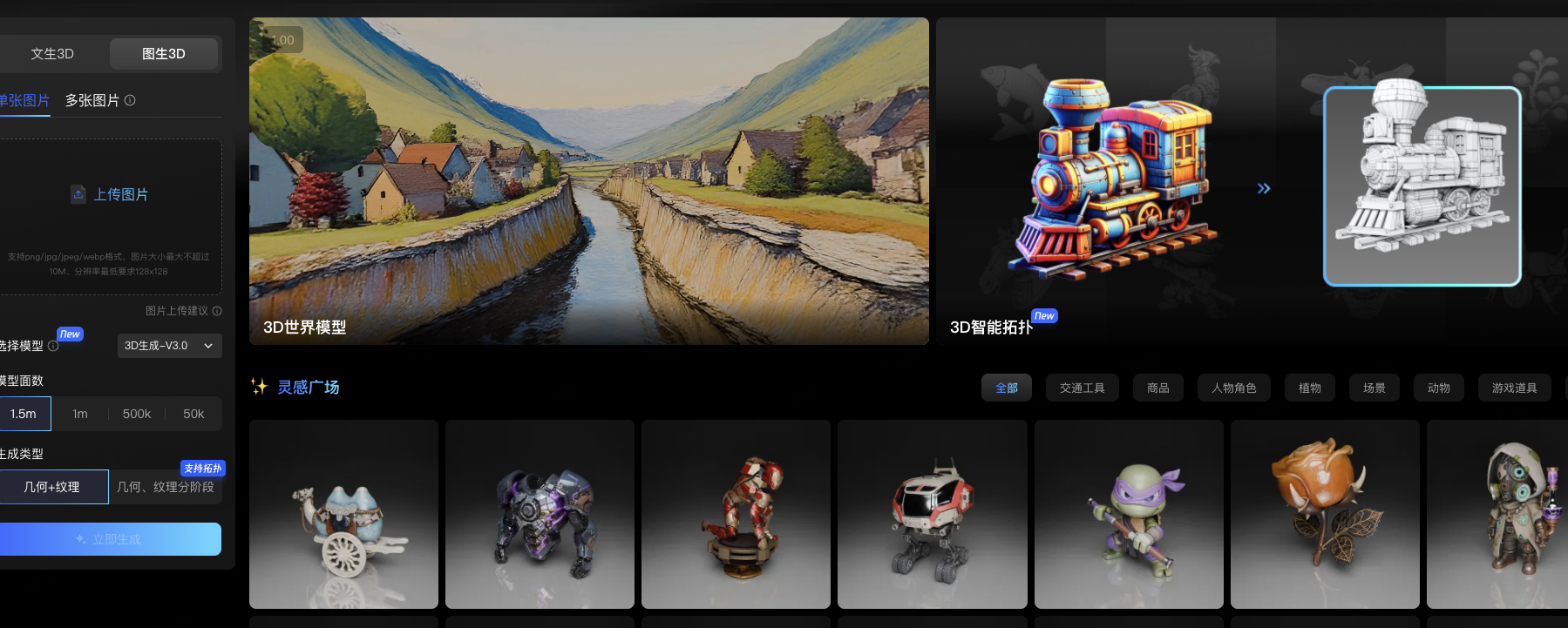The height and width of the screenshot is (628, 1568).
Task: Click the info icon next to 多张图片
Action: point(129,100)
